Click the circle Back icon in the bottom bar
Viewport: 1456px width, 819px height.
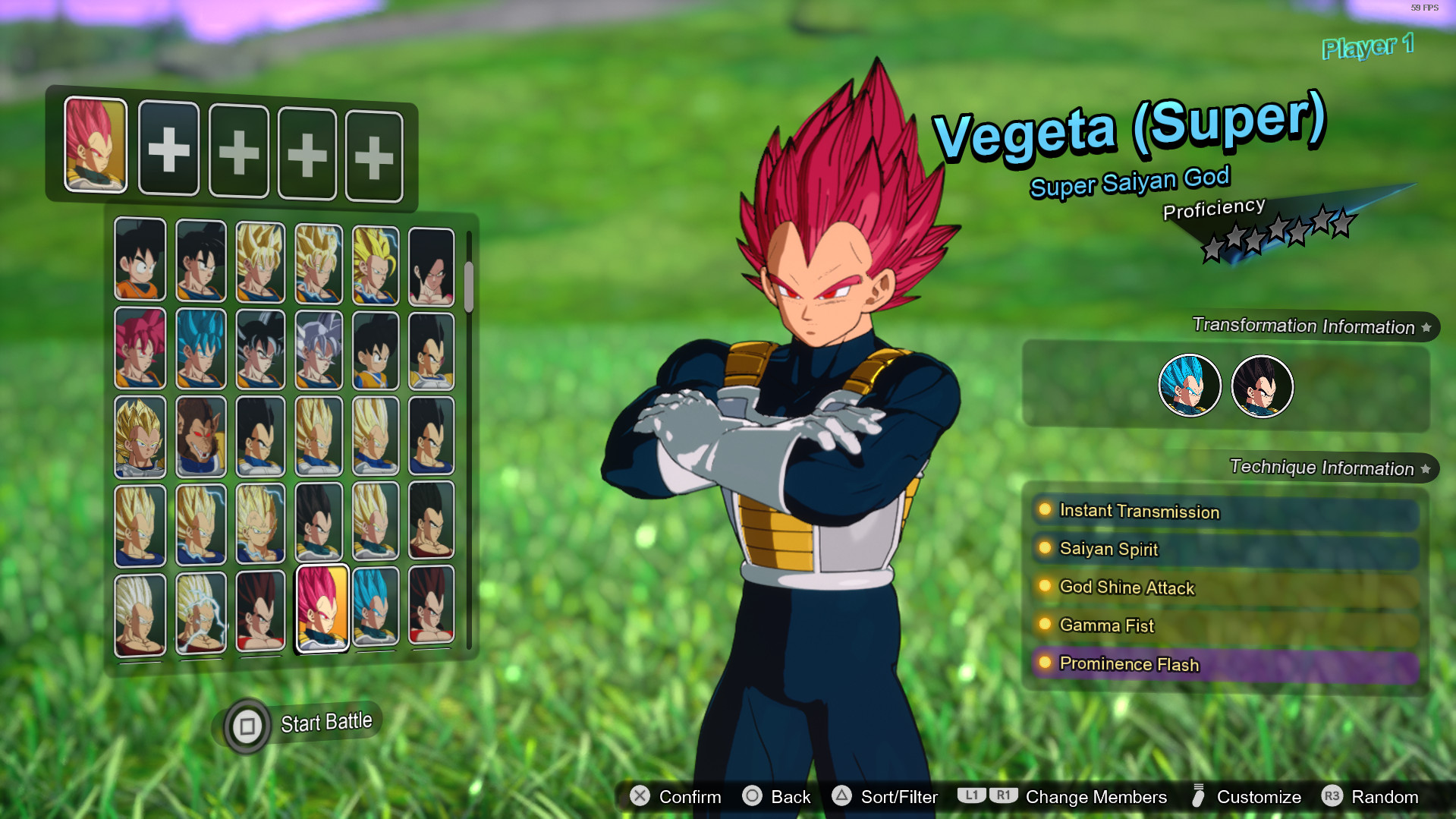click(x=753, y=797)
